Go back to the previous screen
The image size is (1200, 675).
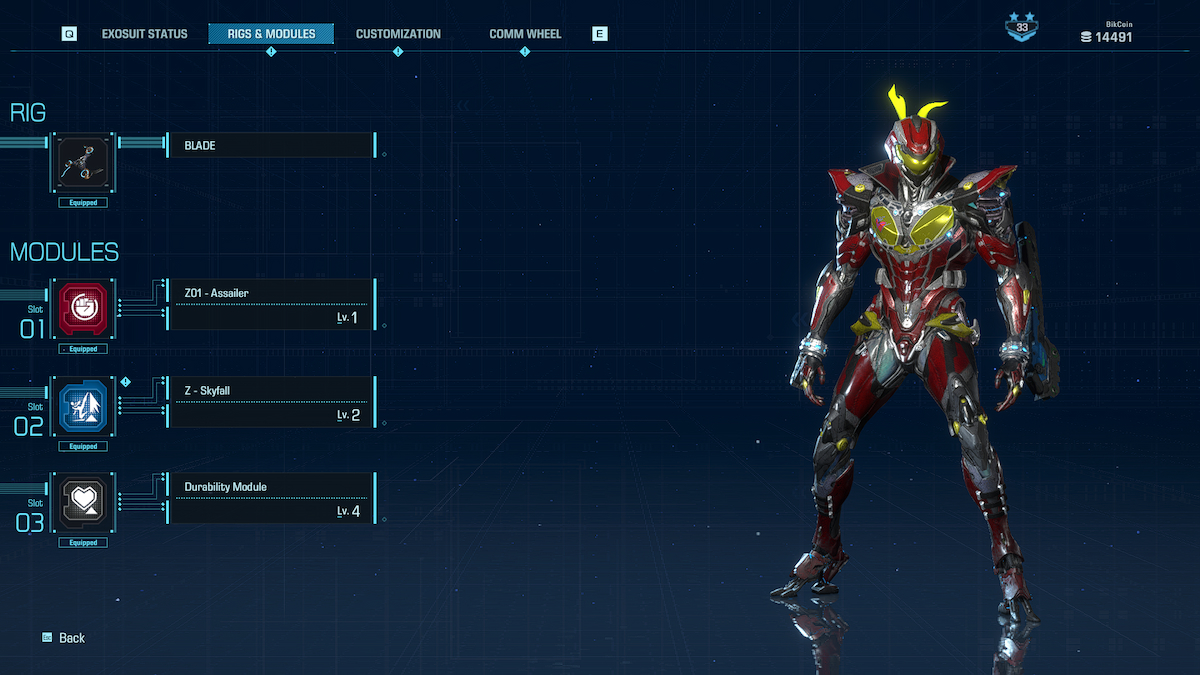coord(64,638)
